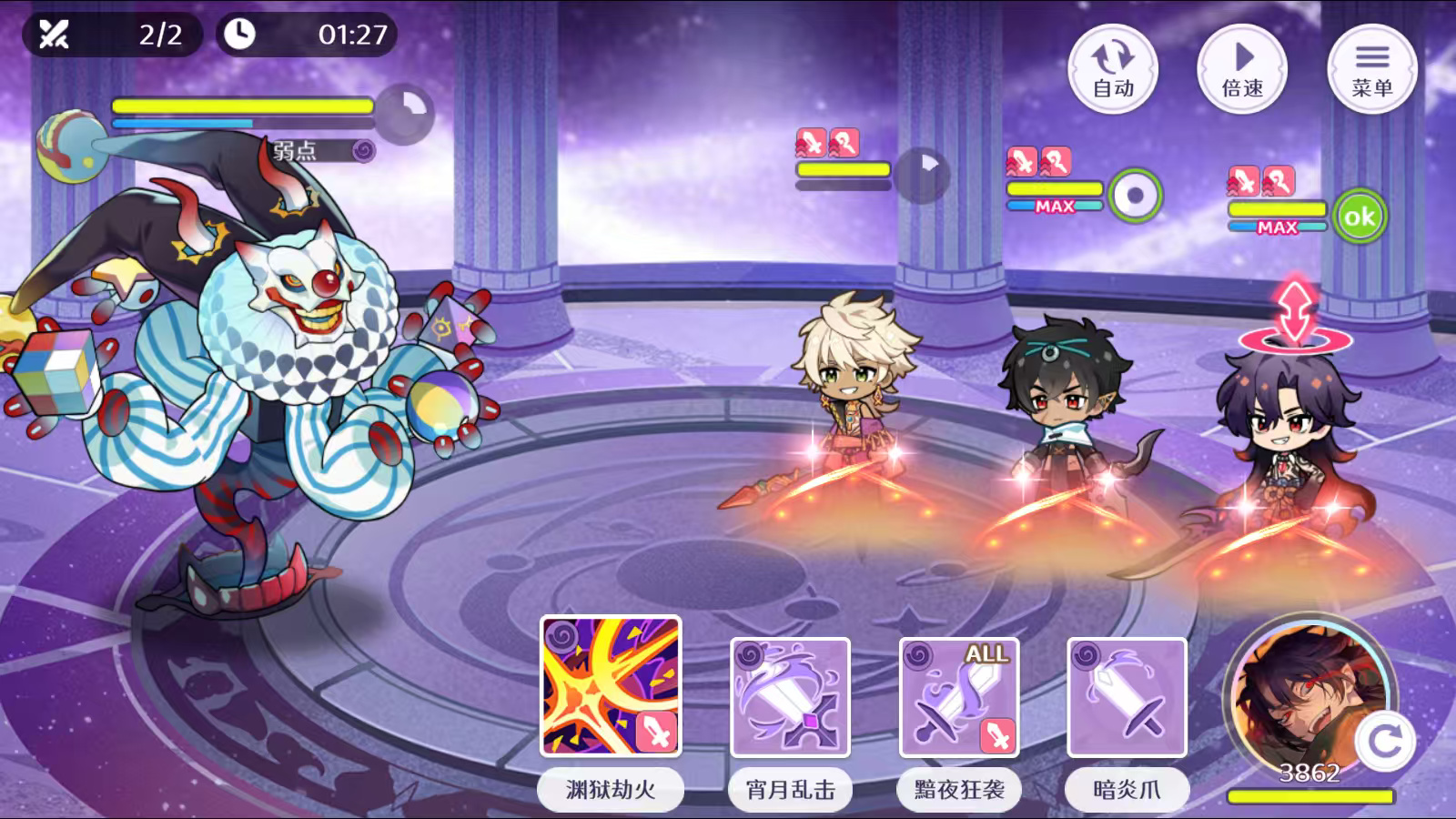Toggle 倍速 battle speed
The height and width of the screenshot is (819, 1456).
click(1243, 70)
